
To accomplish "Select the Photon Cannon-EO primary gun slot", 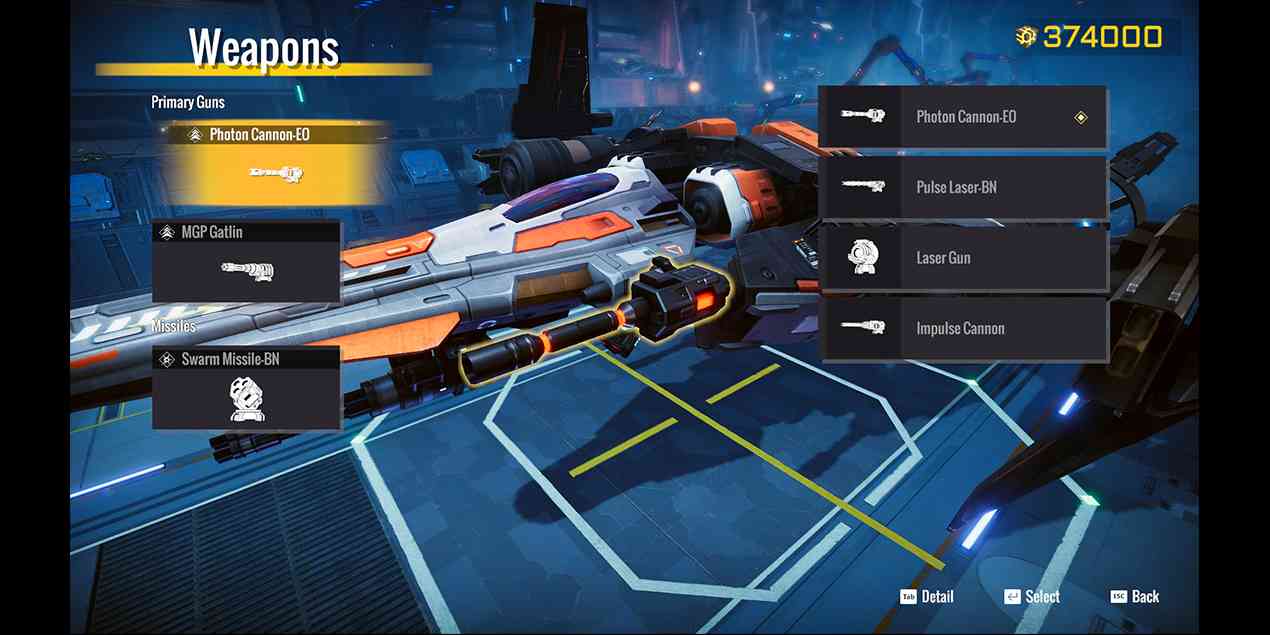I will point(270,162).
